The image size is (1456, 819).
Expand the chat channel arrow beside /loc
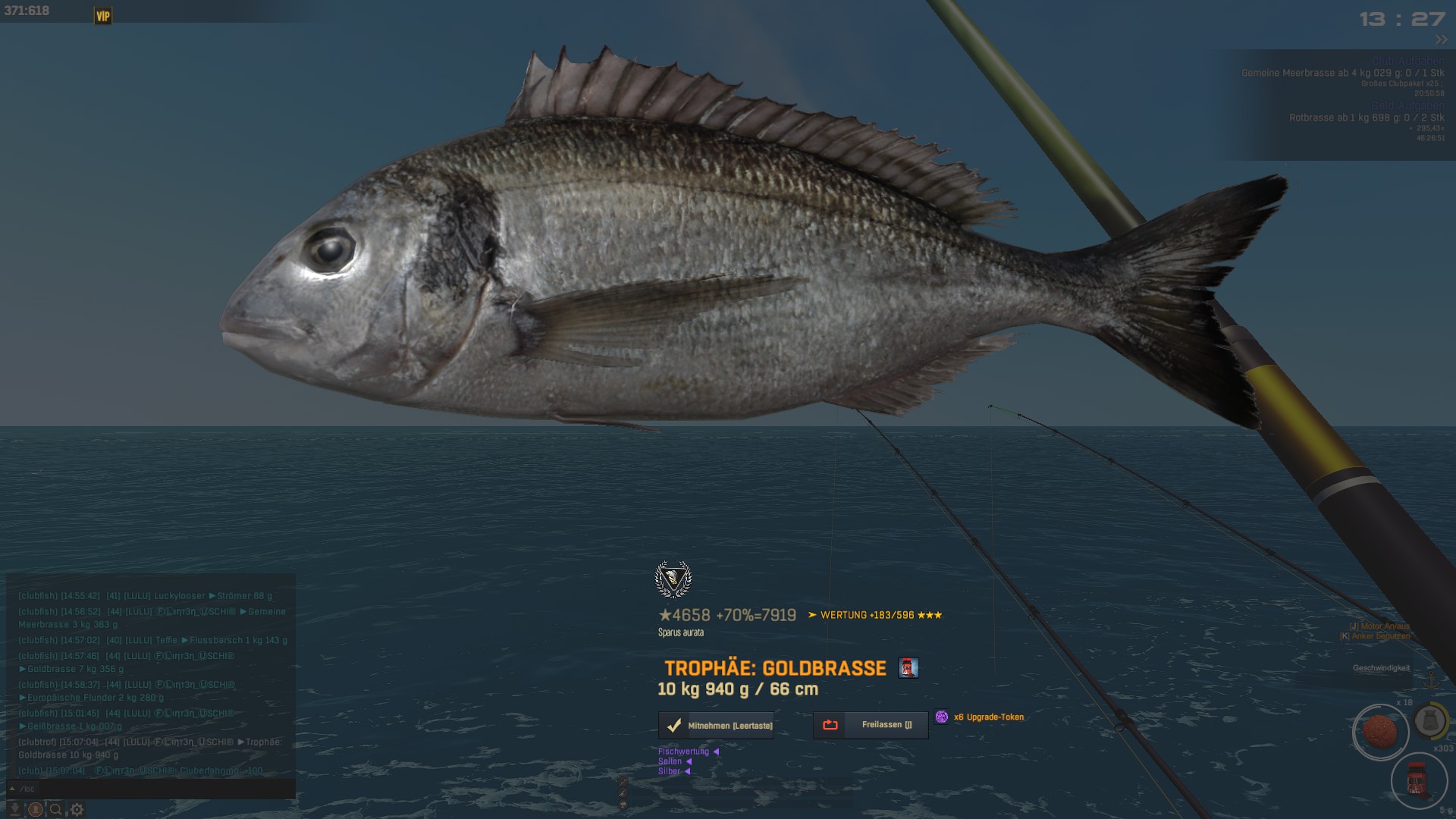tap(12, 789)
